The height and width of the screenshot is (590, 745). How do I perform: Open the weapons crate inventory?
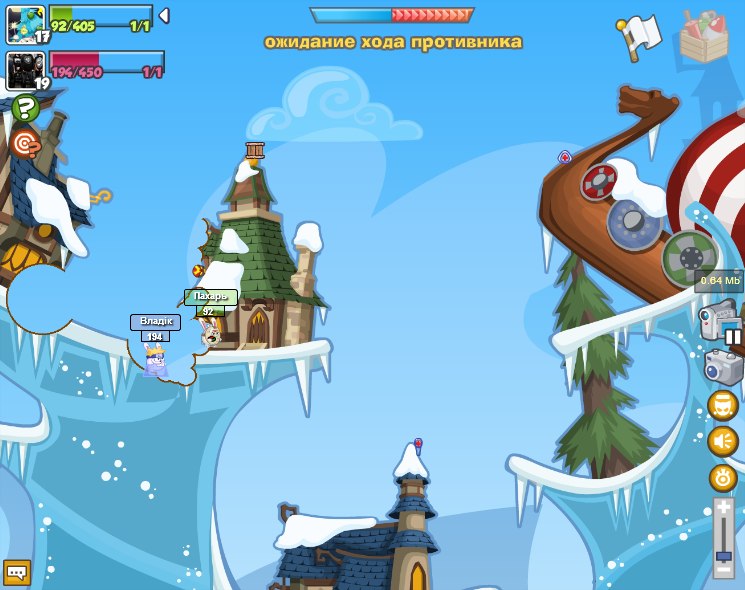703,37
